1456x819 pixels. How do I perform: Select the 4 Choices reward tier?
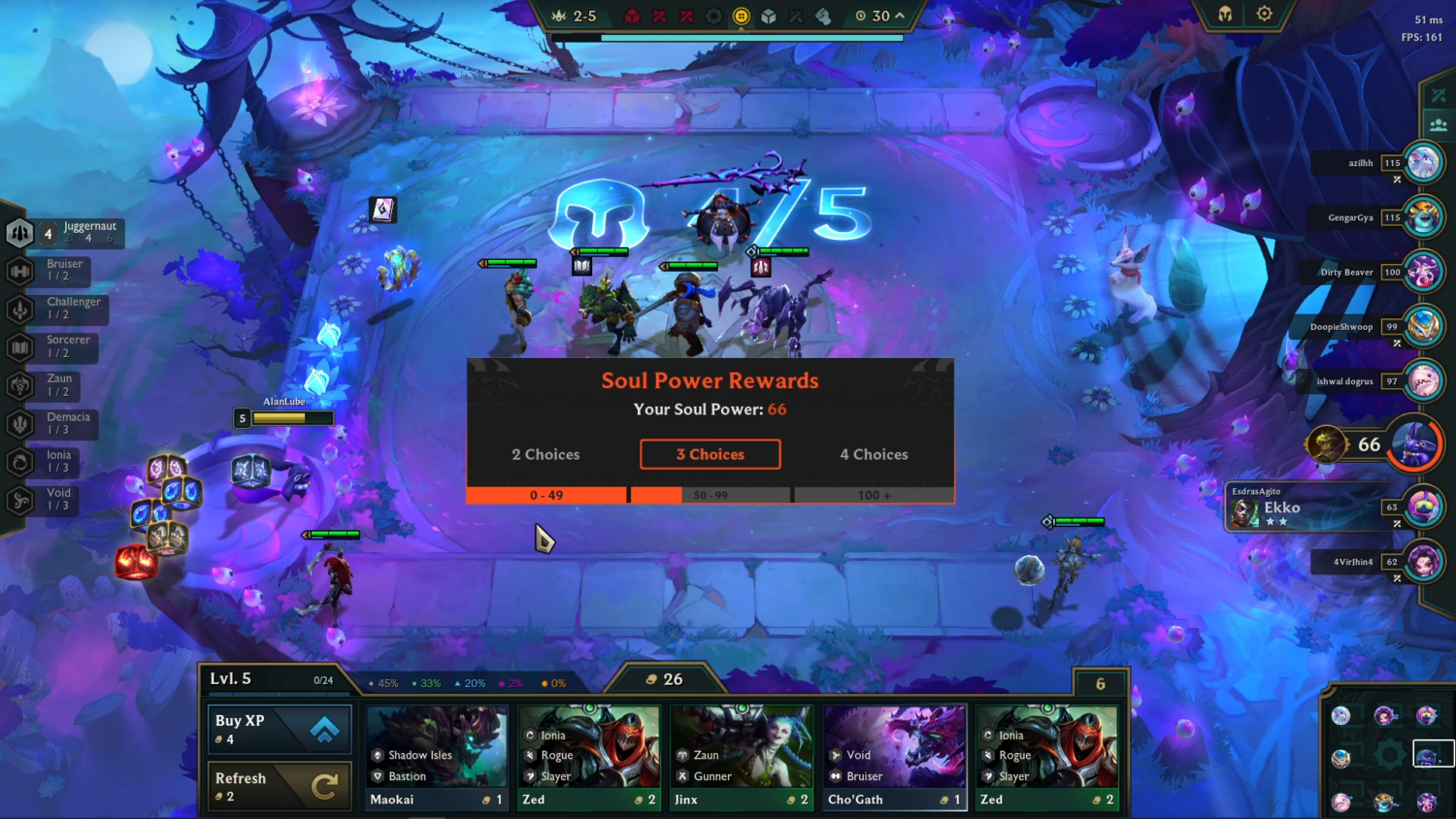point(873,454)
